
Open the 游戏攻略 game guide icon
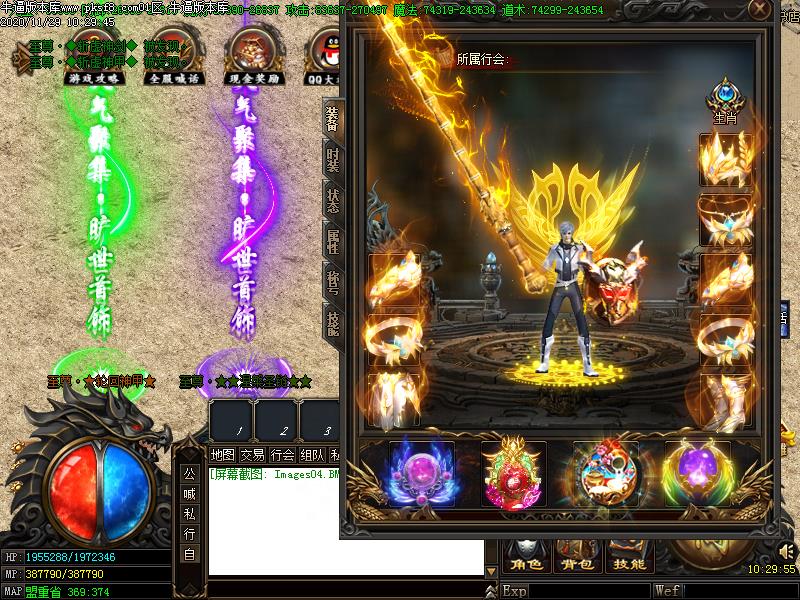(86, 55)
